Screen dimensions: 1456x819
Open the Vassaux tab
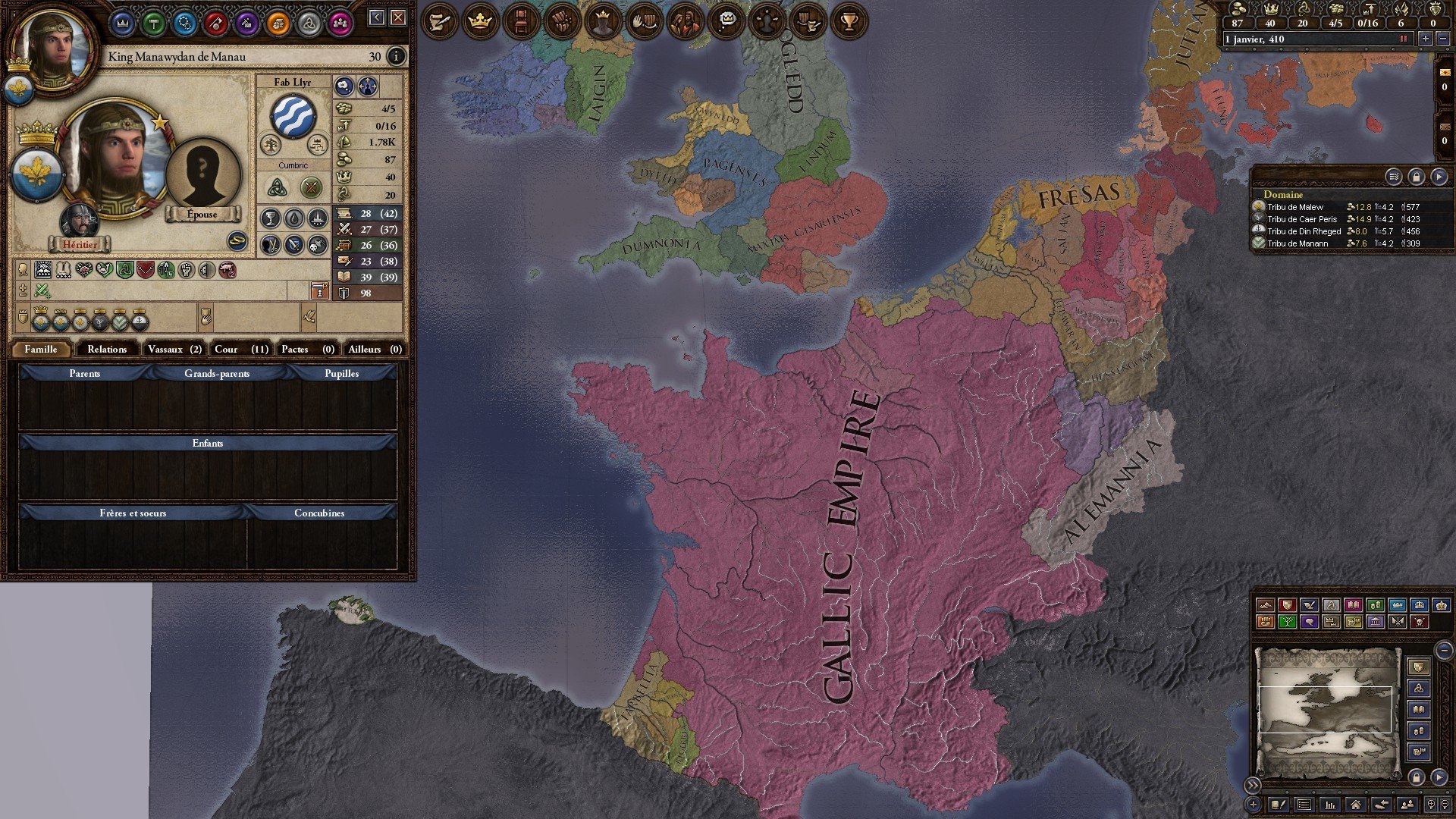click(x=174, y=349)
